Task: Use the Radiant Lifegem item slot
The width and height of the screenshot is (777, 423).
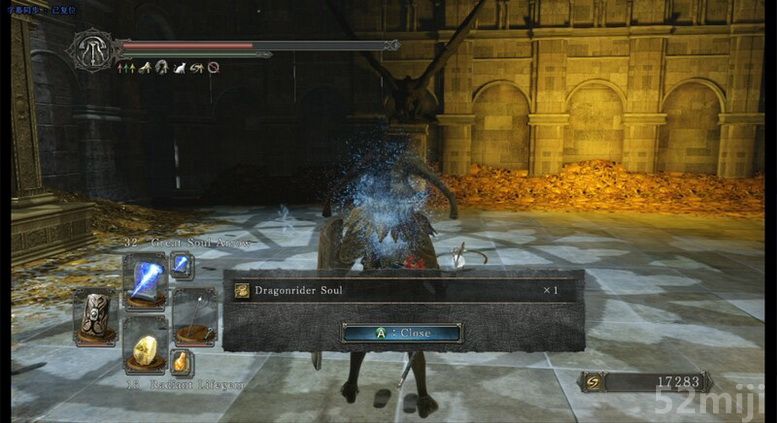Action: [144, 347]
